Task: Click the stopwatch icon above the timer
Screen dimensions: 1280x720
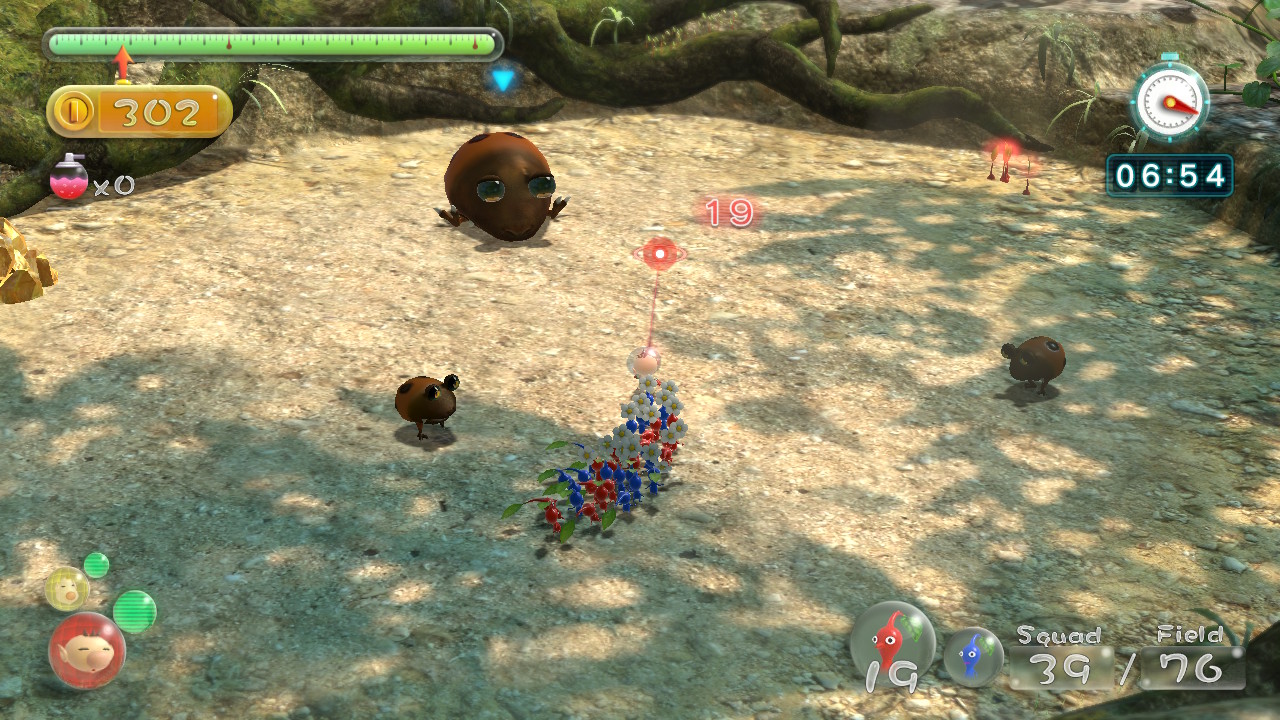Action: [x=1169, y=100]
